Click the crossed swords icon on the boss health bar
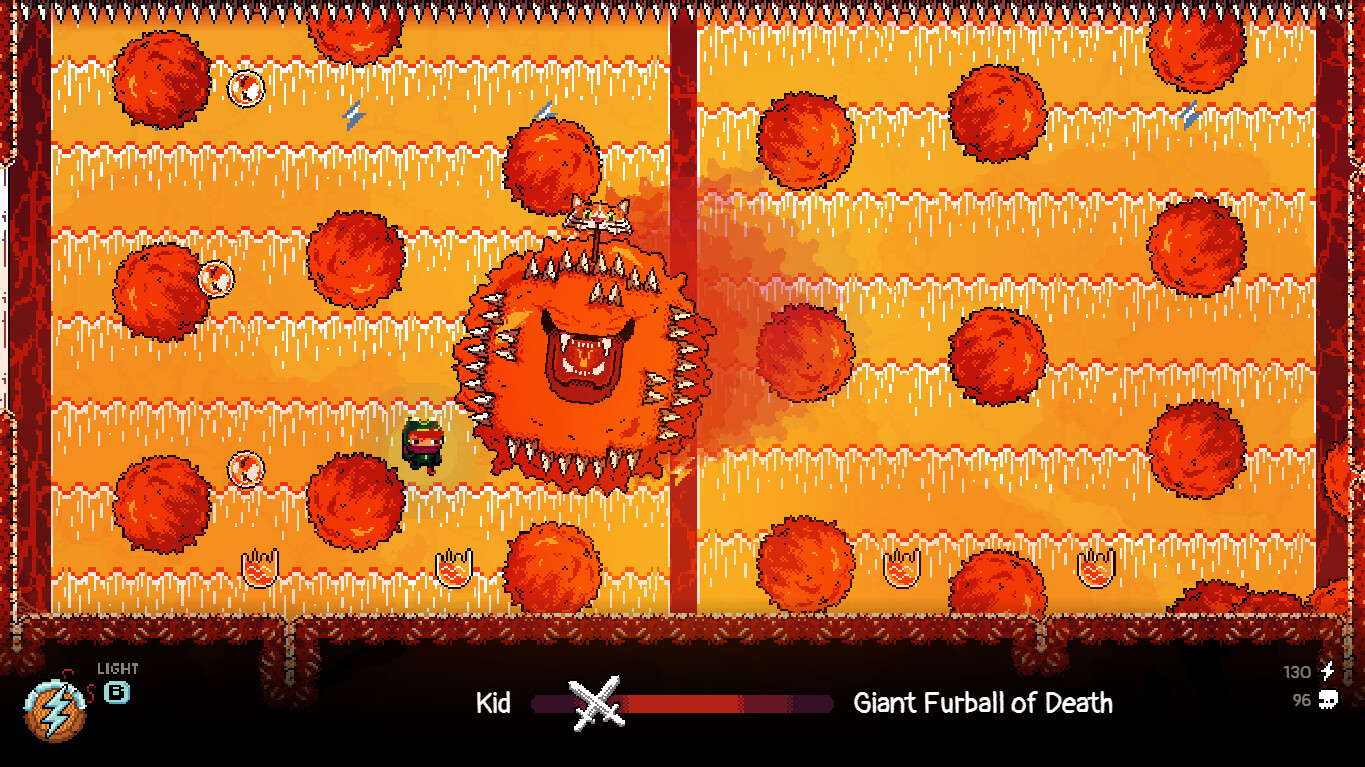 (597, 701)
